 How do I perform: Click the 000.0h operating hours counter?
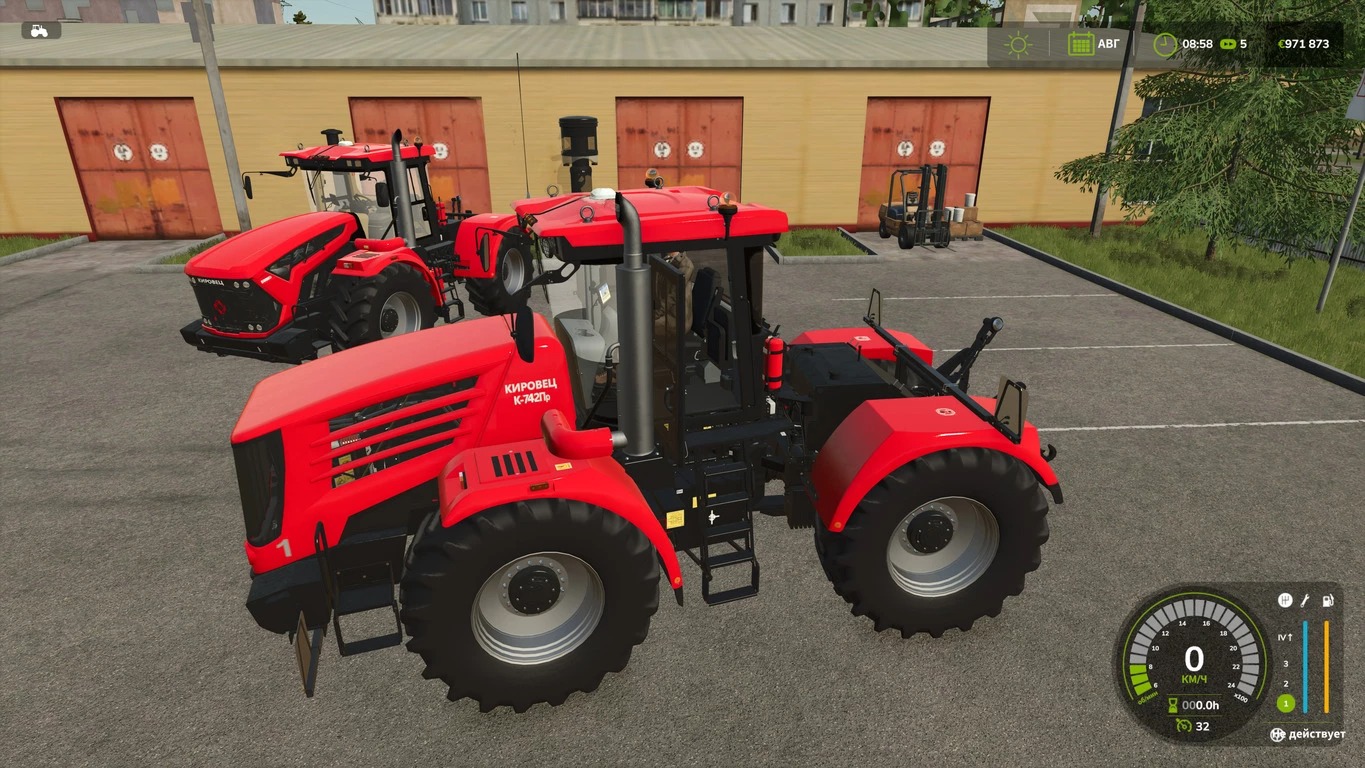(1200, 705)
